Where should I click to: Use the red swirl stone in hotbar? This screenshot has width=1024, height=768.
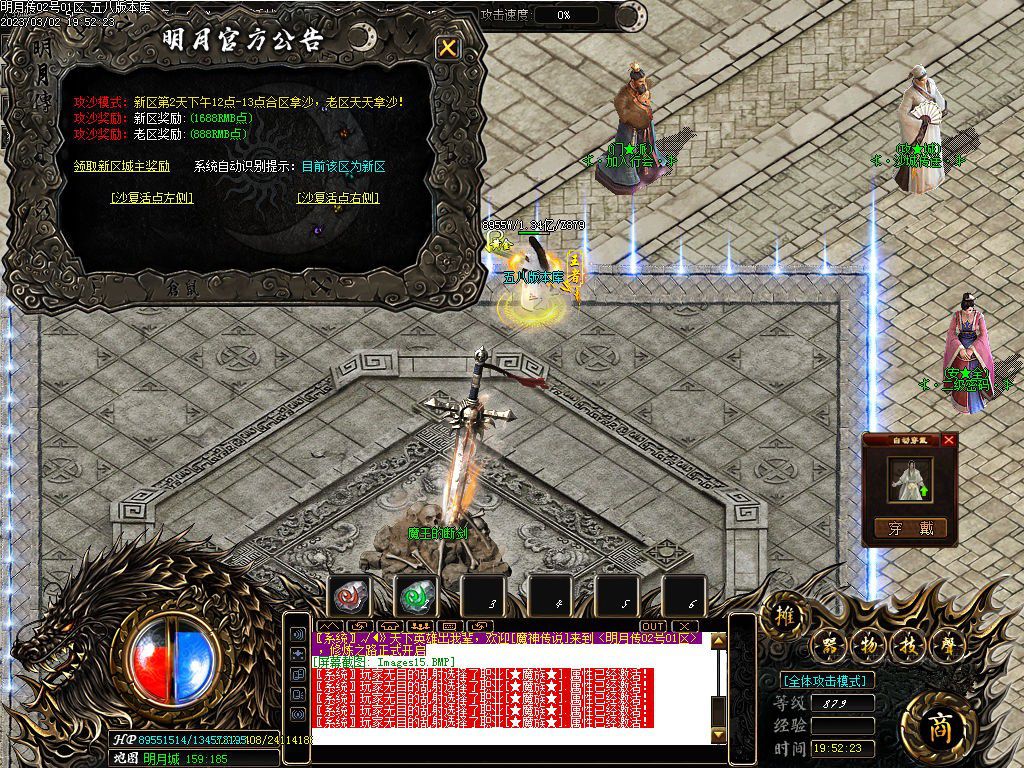pyautogui.click(x=350, y=597)
